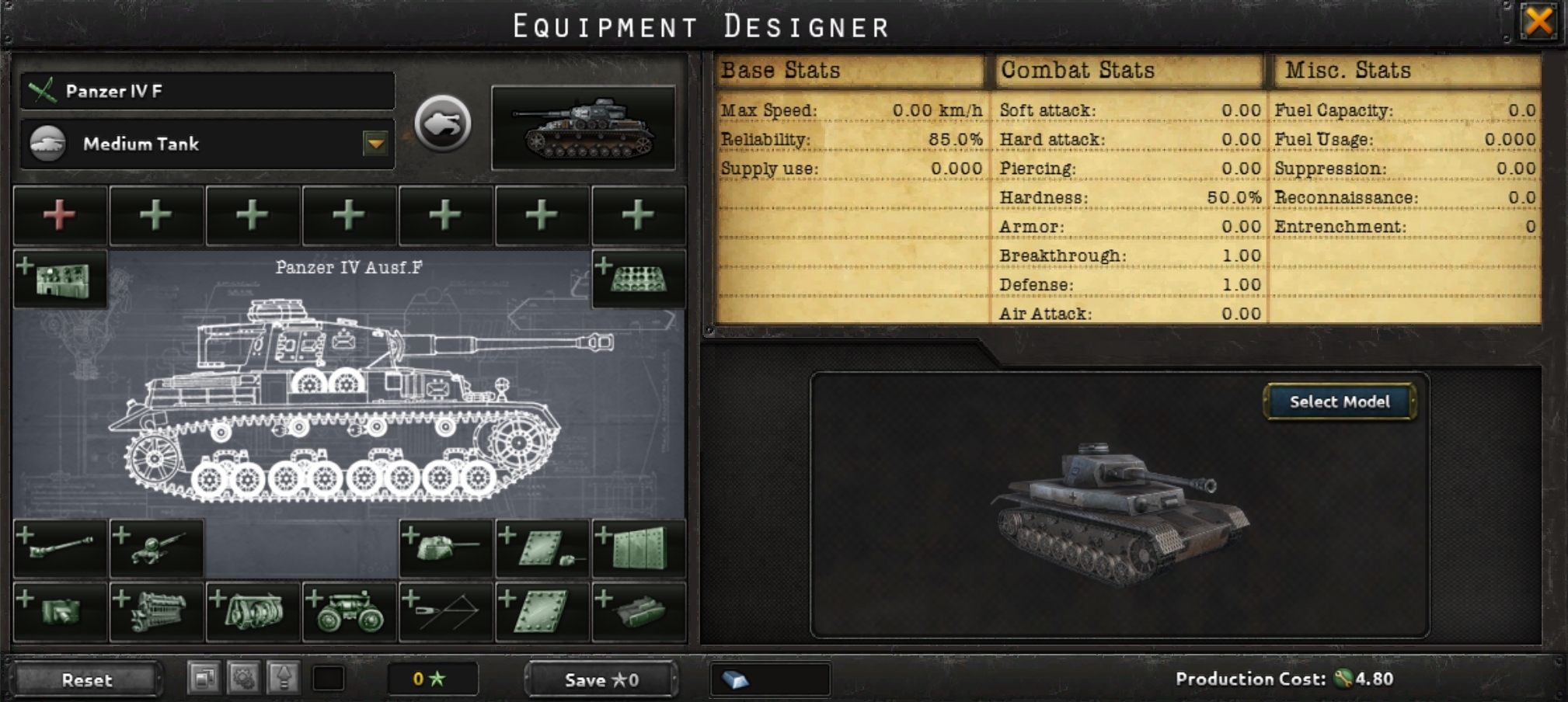This screenshot has height=702, width=1568.
Task: Add a secondary gun module
Action: point(155,547)
